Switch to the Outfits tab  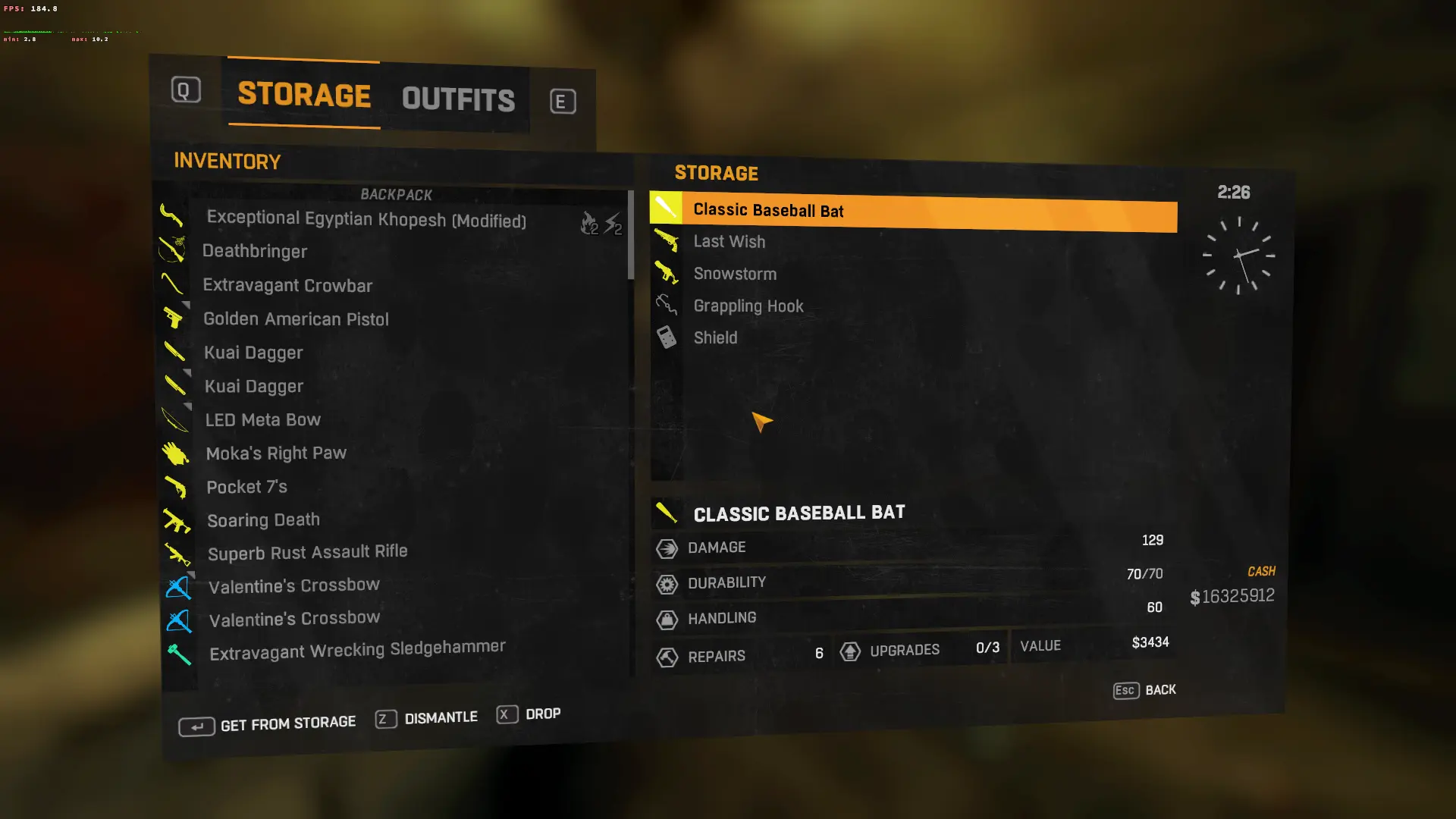tap(457, 98)
